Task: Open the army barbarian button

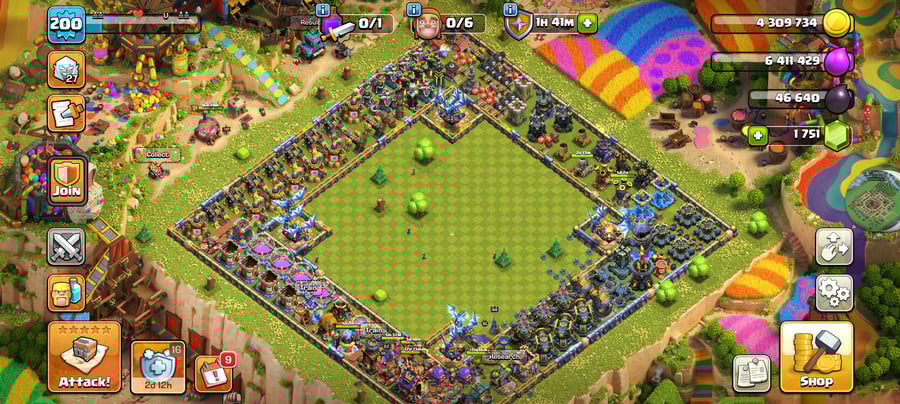Action: tap(66, 293)
